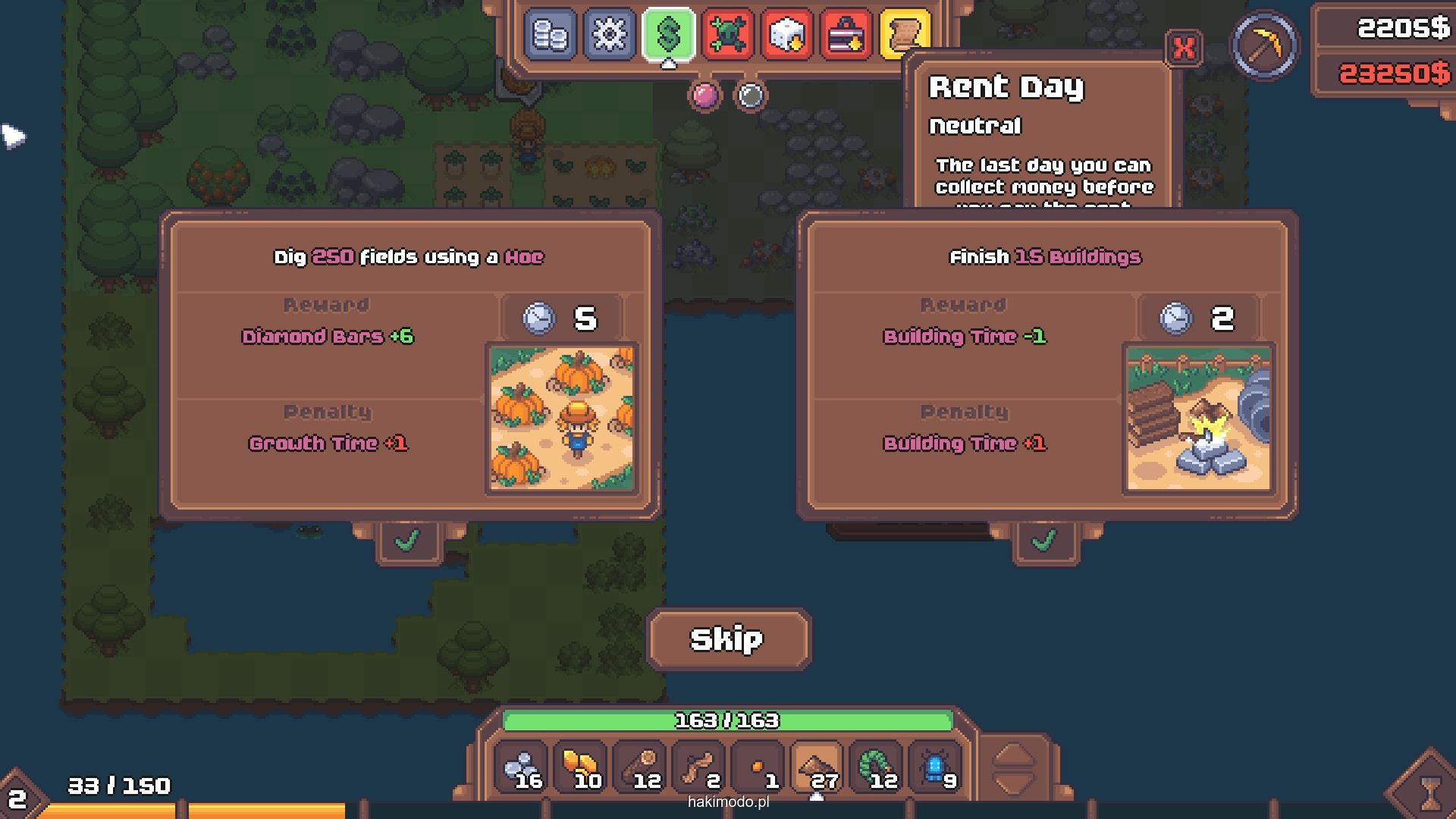Select the green dollar sign day icon
Screen dimensions: 1456x819
(668, 34)
